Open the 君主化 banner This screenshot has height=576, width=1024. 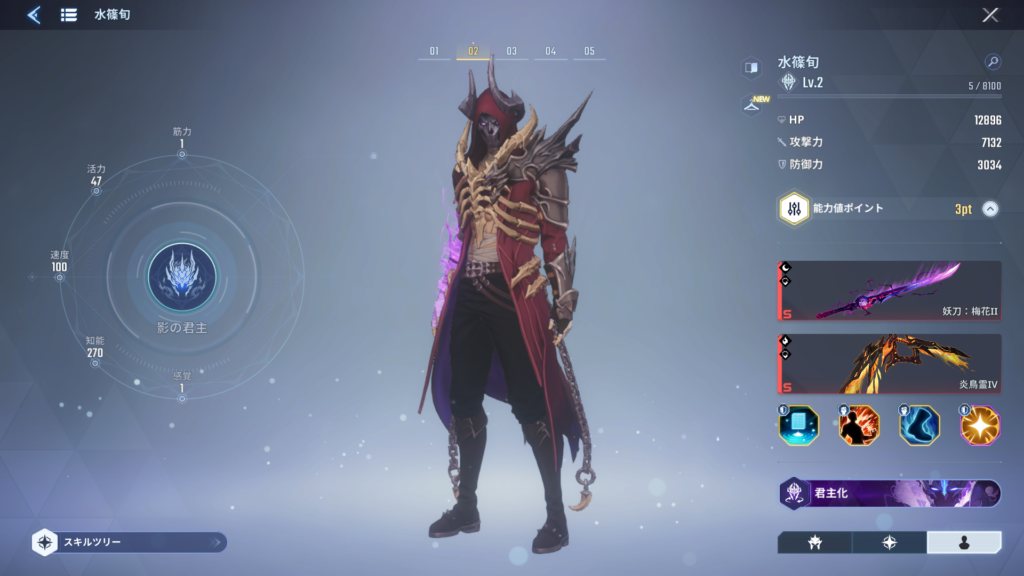tap(889, 493)
